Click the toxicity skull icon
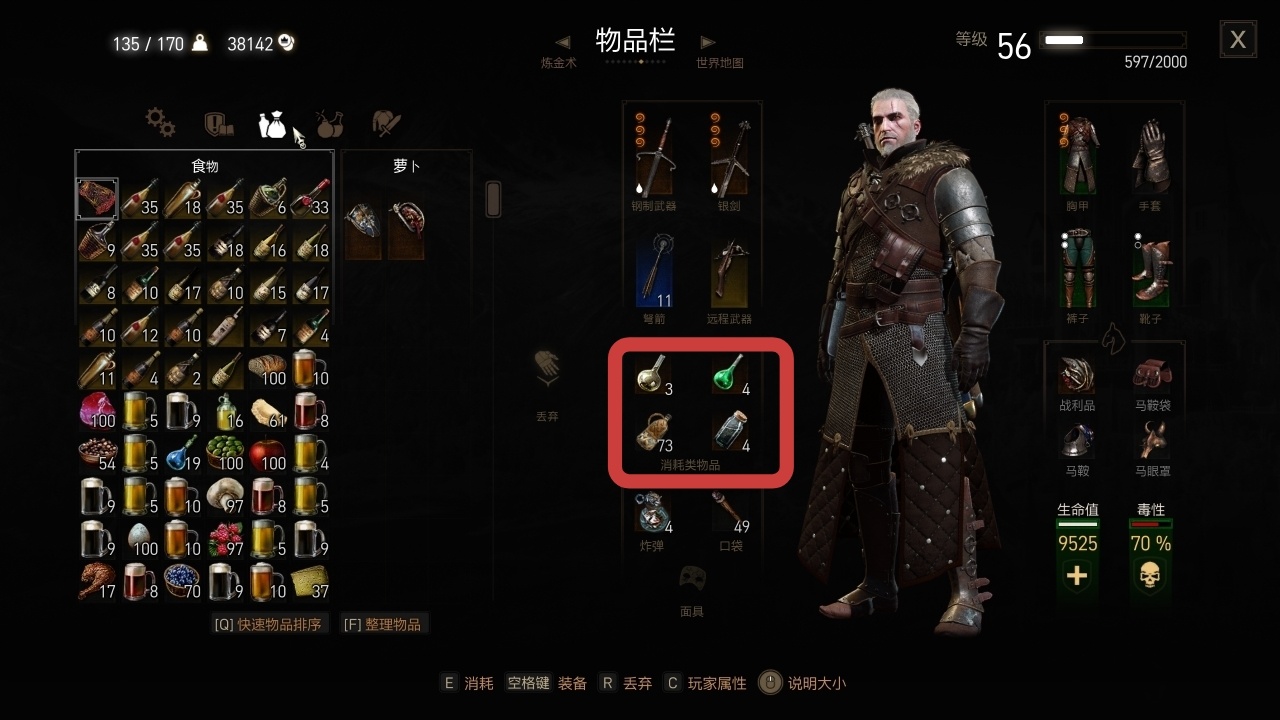 click(1150, 575)
